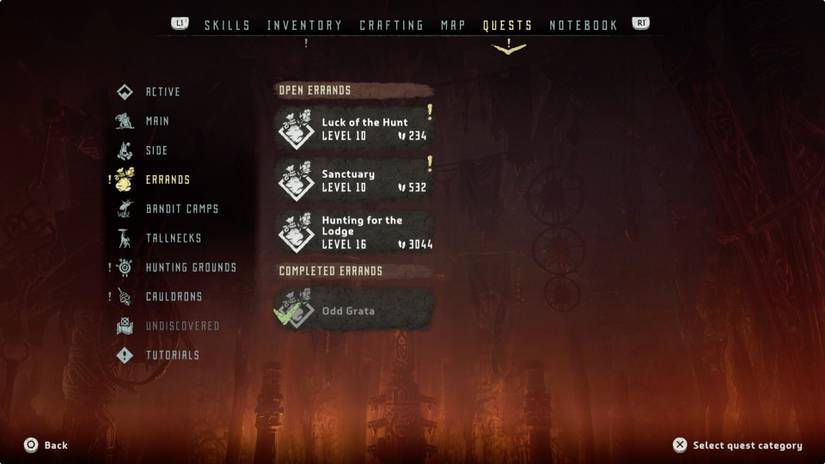This screenshot has width=825, height=464.
Task: Go to the Crafting tab
Action: tap(391, 25)
